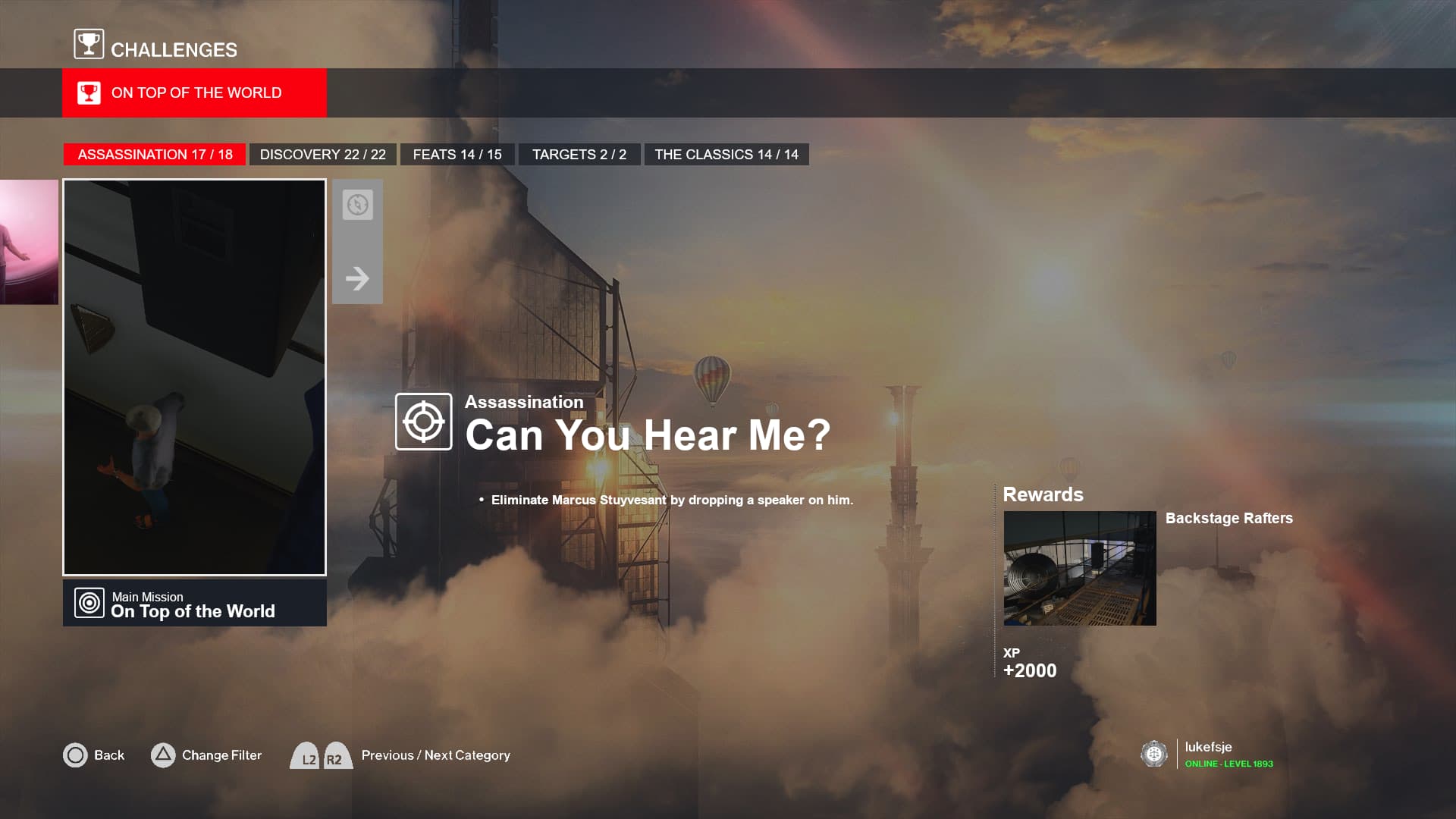
Task: Select the Discovery 22 / 22 category
Action: coord(322,155)
